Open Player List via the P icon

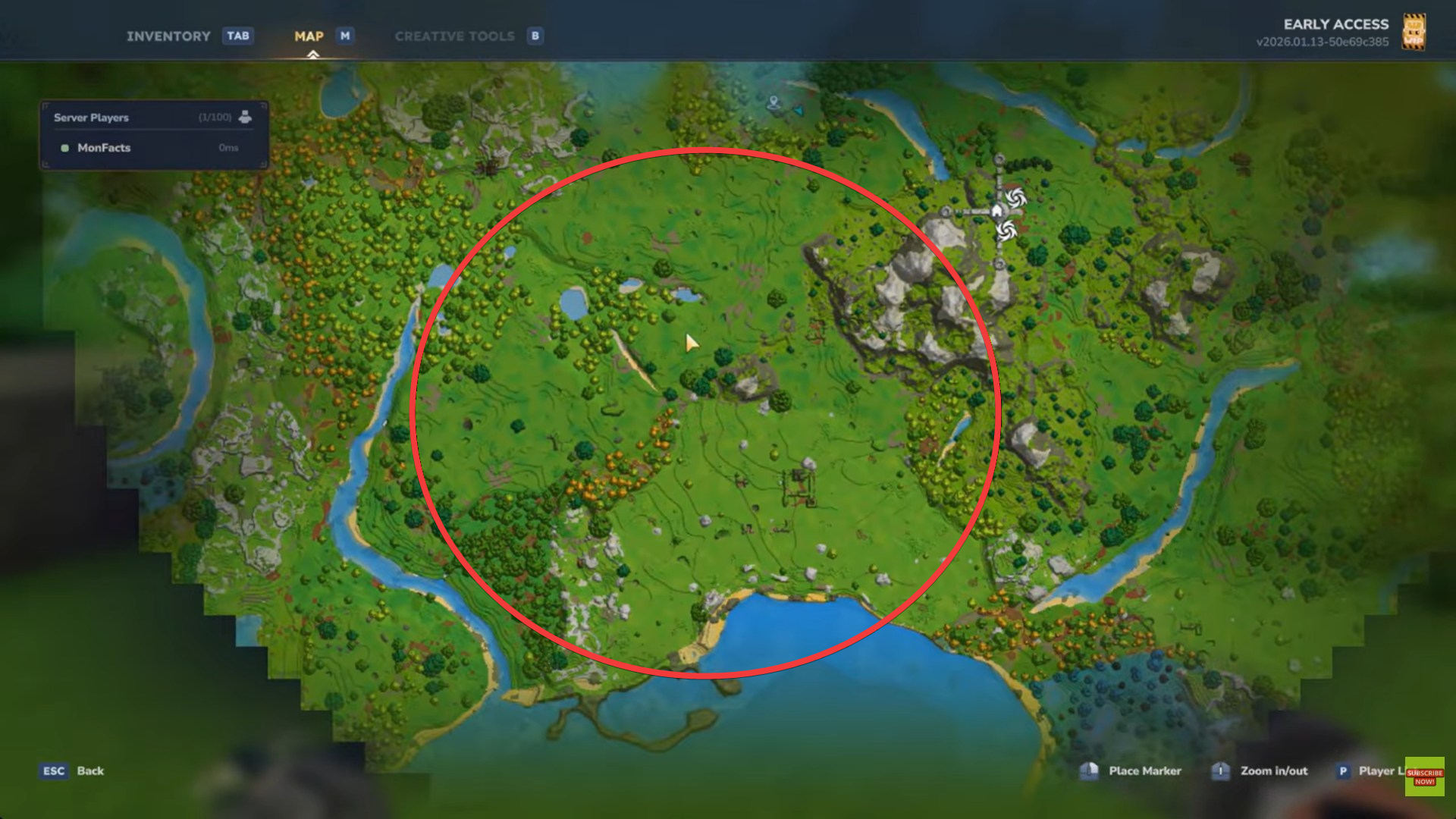click(x=1342, y=770)
